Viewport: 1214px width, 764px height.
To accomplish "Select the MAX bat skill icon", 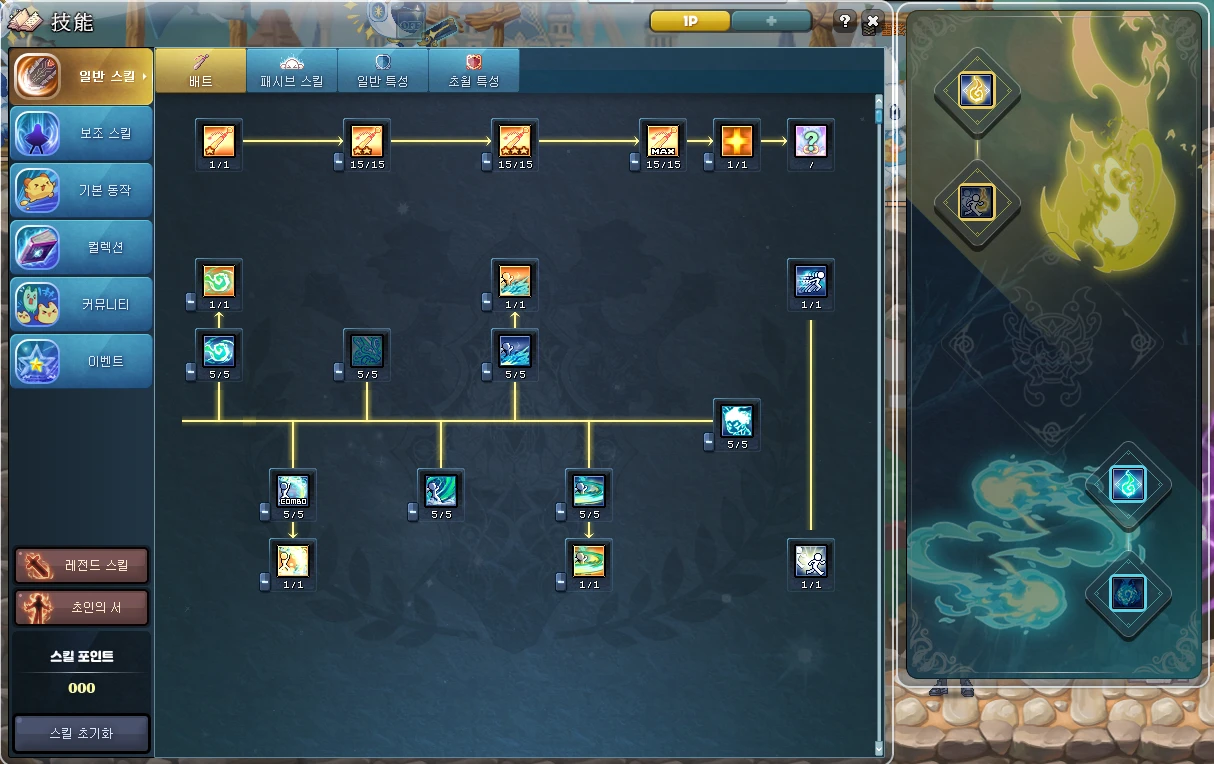I will (663, 140).
